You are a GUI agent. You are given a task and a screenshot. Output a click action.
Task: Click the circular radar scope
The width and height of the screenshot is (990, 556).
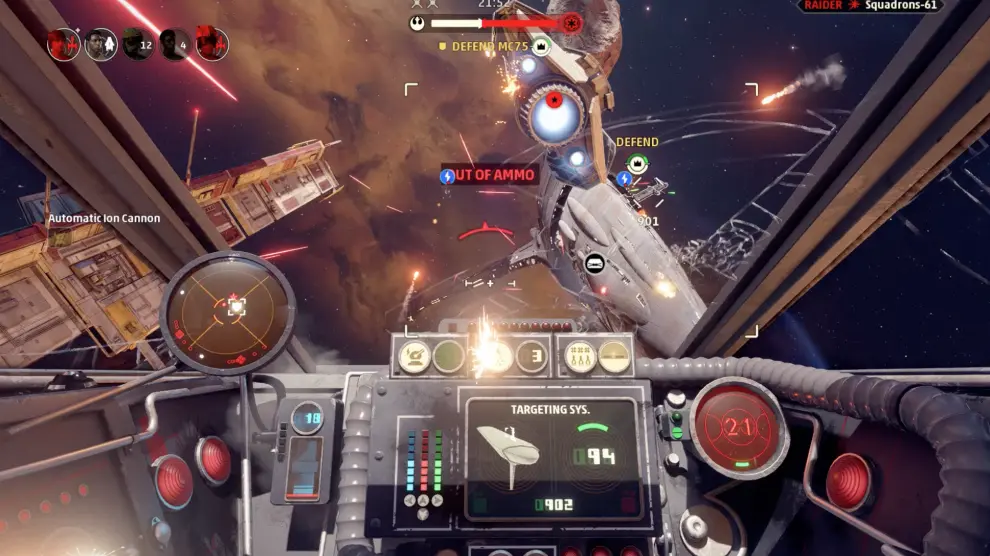point(229,310)
